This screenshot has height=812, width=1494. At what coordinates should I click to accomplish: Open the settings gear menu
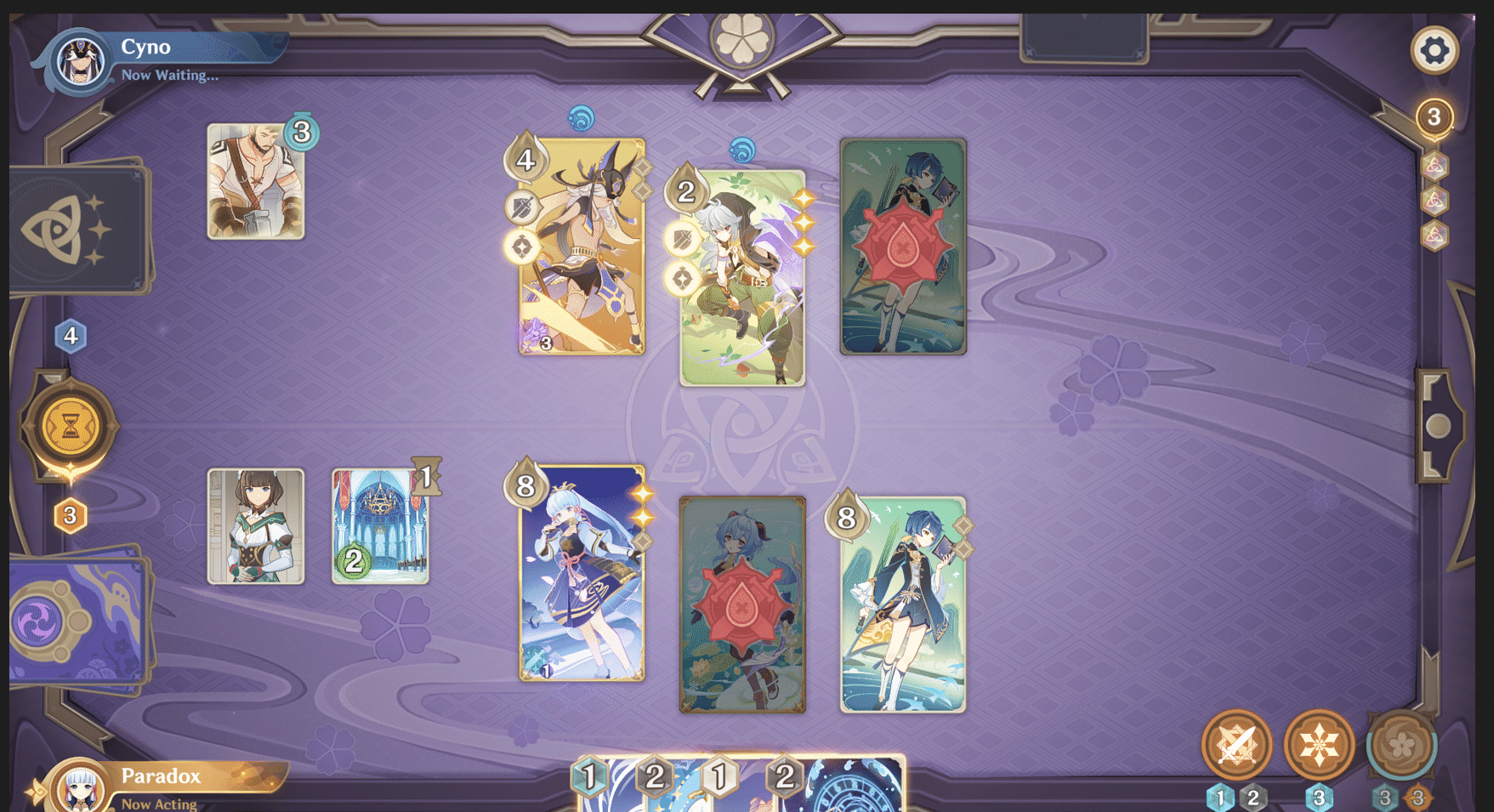pyautogui.click(x=1435, y=49)
